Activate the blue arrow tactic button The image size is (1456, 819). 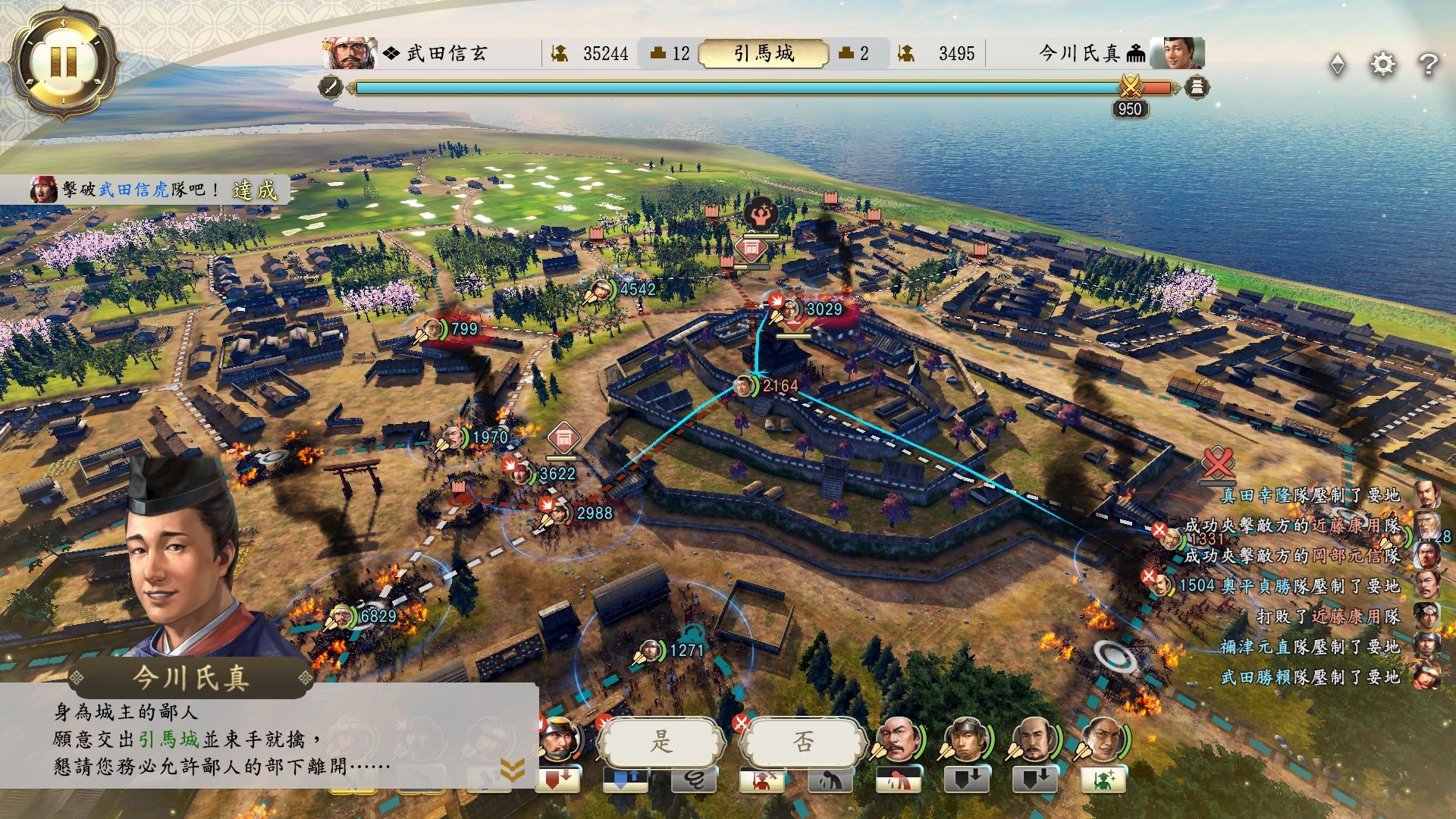pyautogui.click(x=625, y=780)
